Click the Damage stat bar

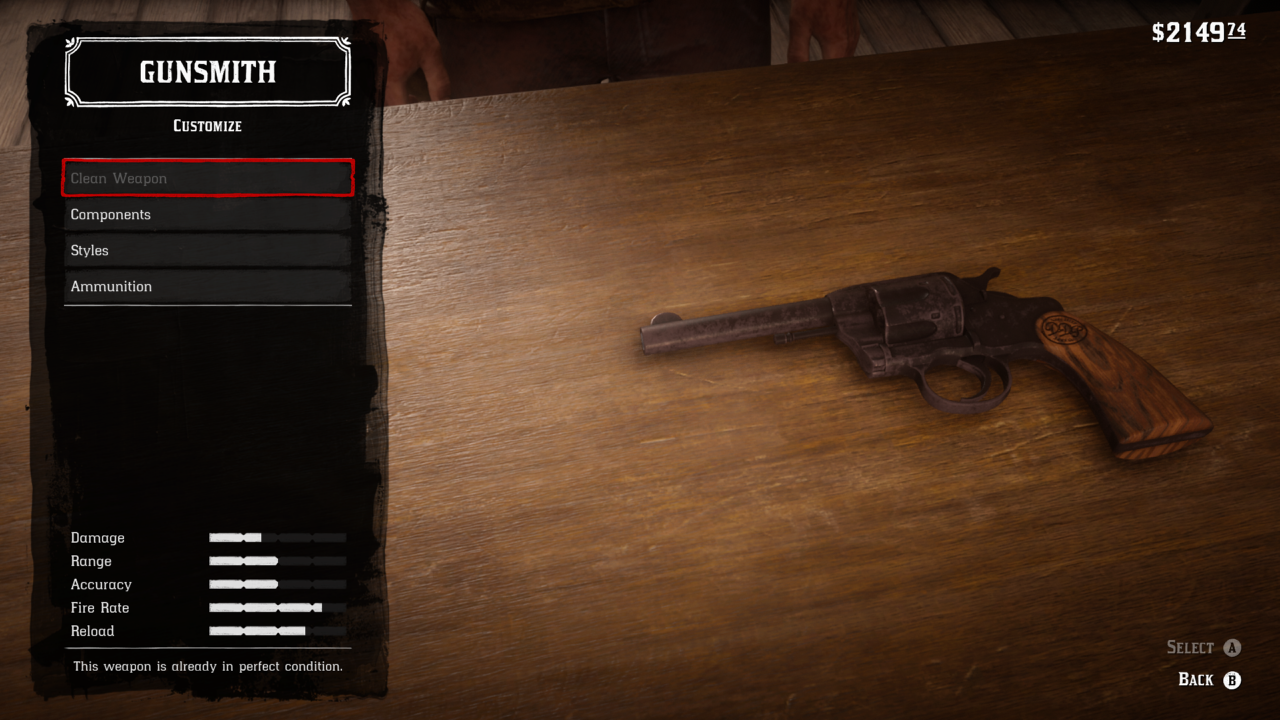(277, 537)
